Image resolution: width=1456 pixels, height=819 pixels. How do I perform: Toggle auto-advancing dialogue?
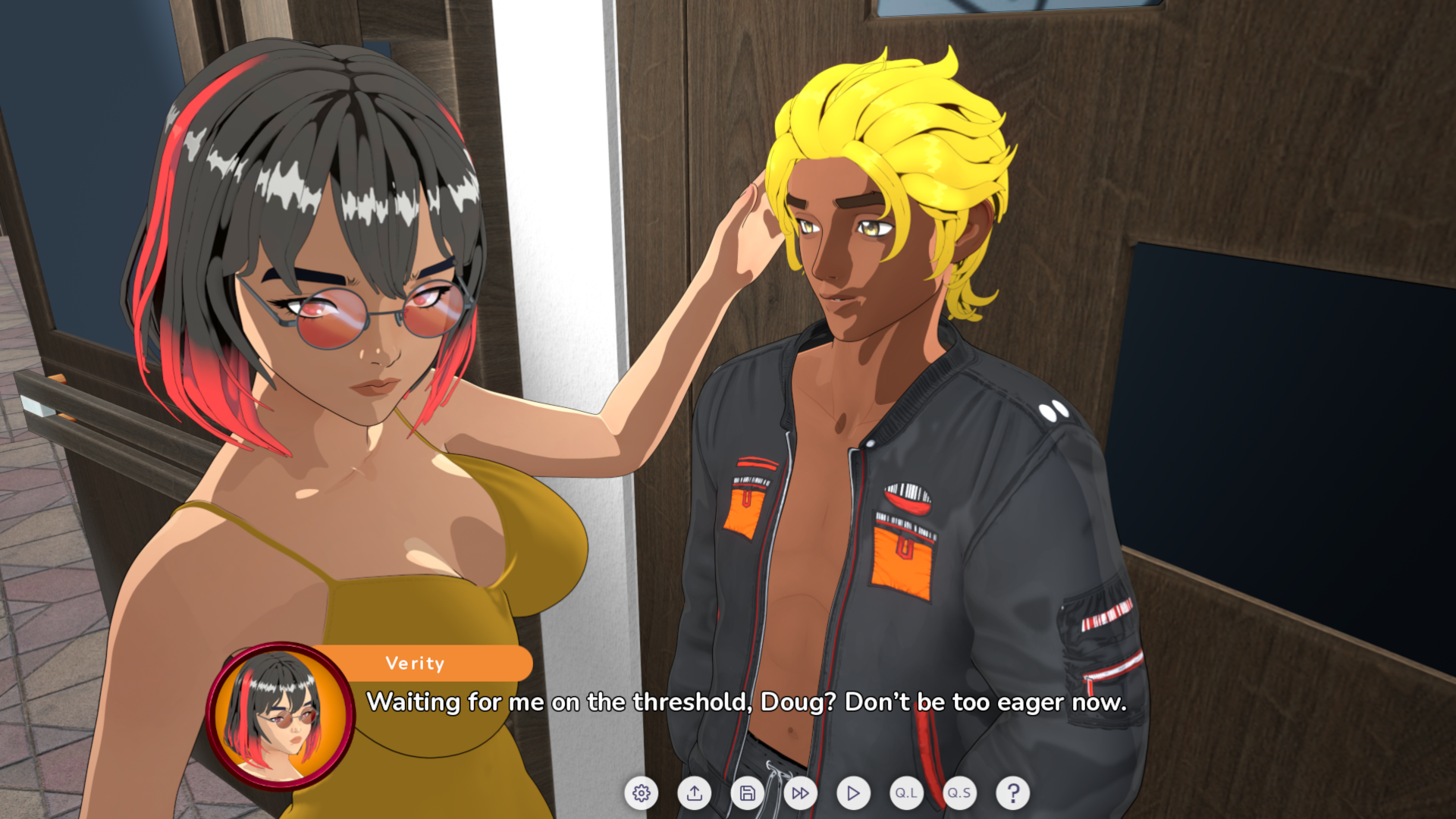pos(852,794)
